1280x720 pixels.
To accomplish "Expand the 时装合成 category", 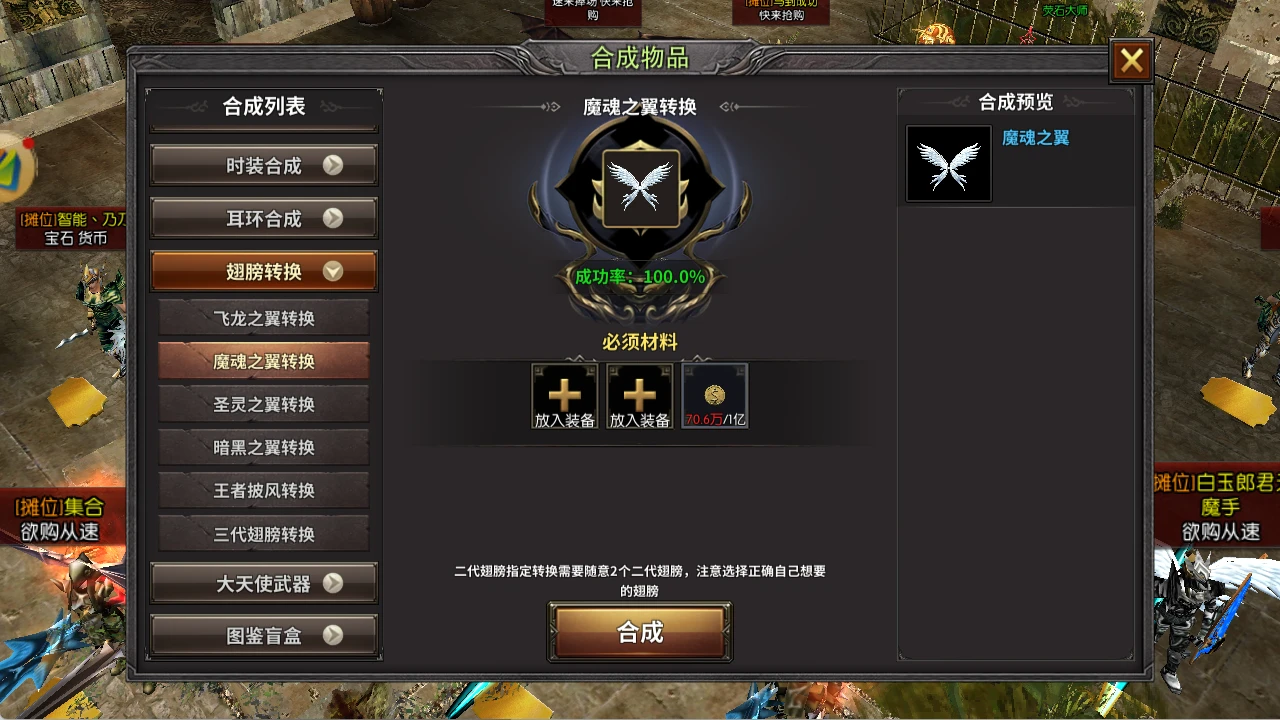I will click(x=263, y=165).
